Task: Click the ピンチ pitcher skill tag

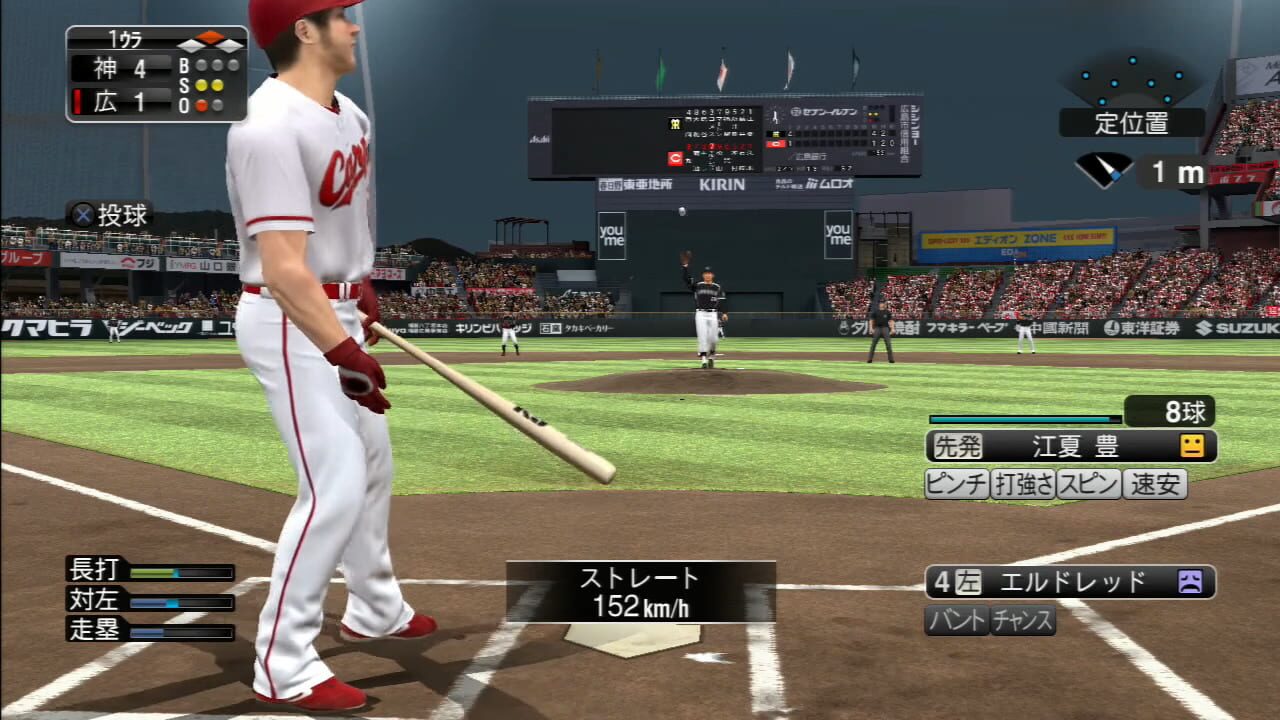Action: [956, 484]
